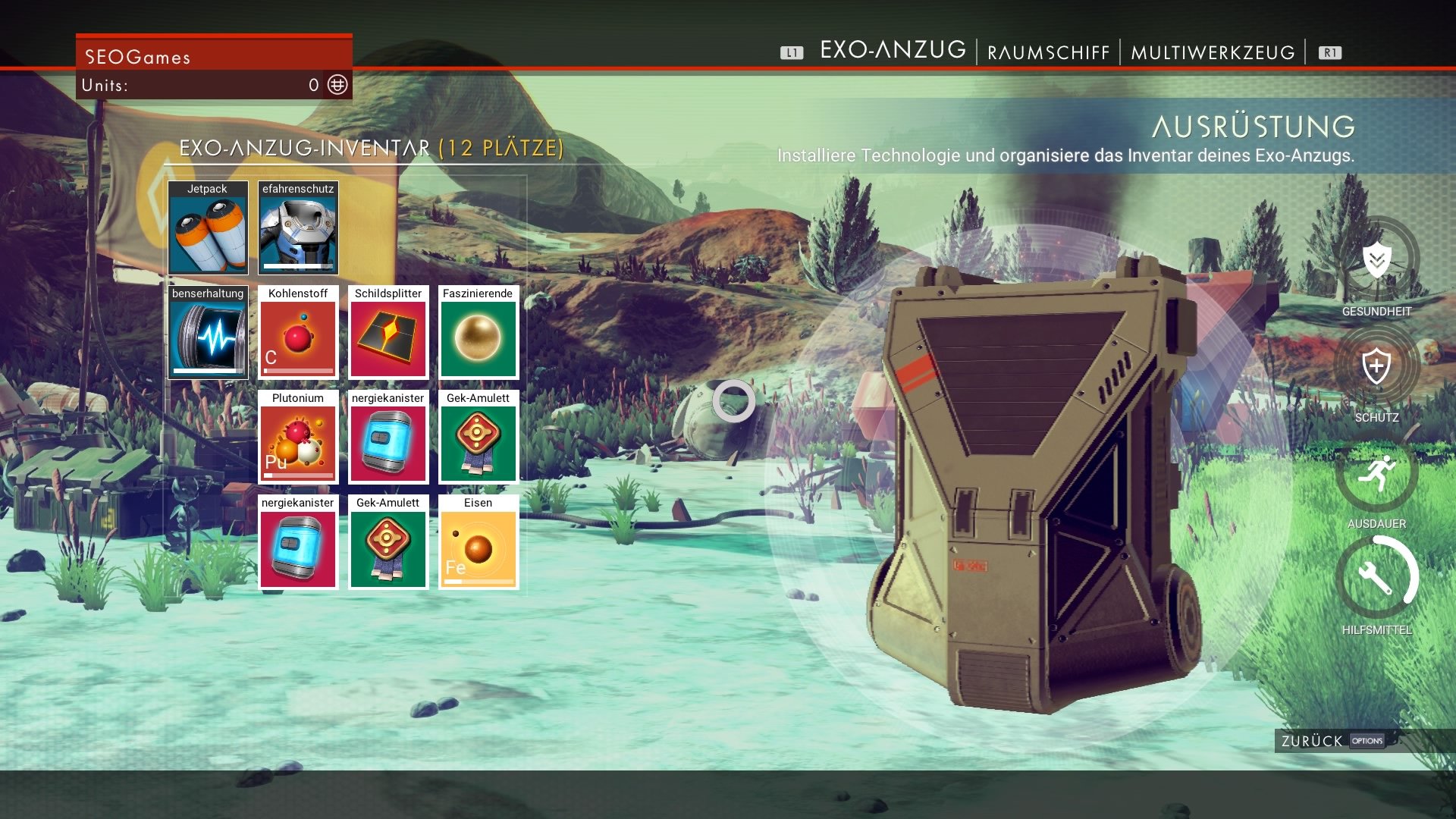Select the Hilfsmittel wrench icon
This screenshot has height=819, width=1456.
(x=1376, y=579)
